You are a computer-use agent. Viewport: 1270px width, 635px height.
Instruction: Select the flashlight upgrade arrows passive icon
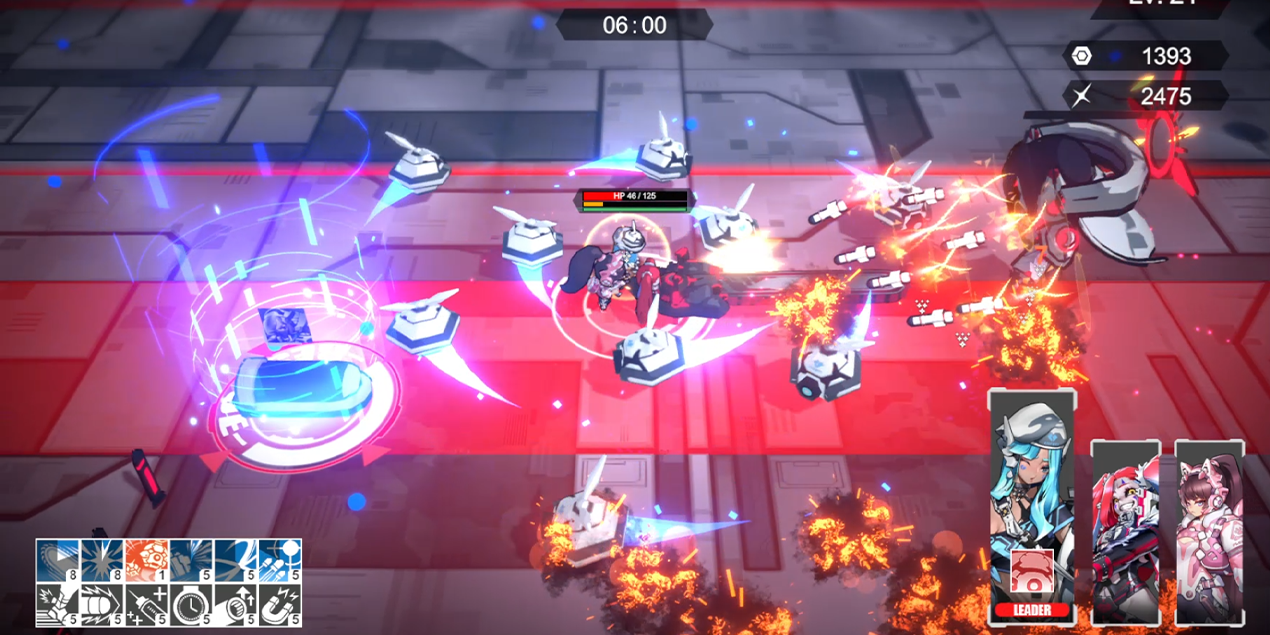pos(235,605)
